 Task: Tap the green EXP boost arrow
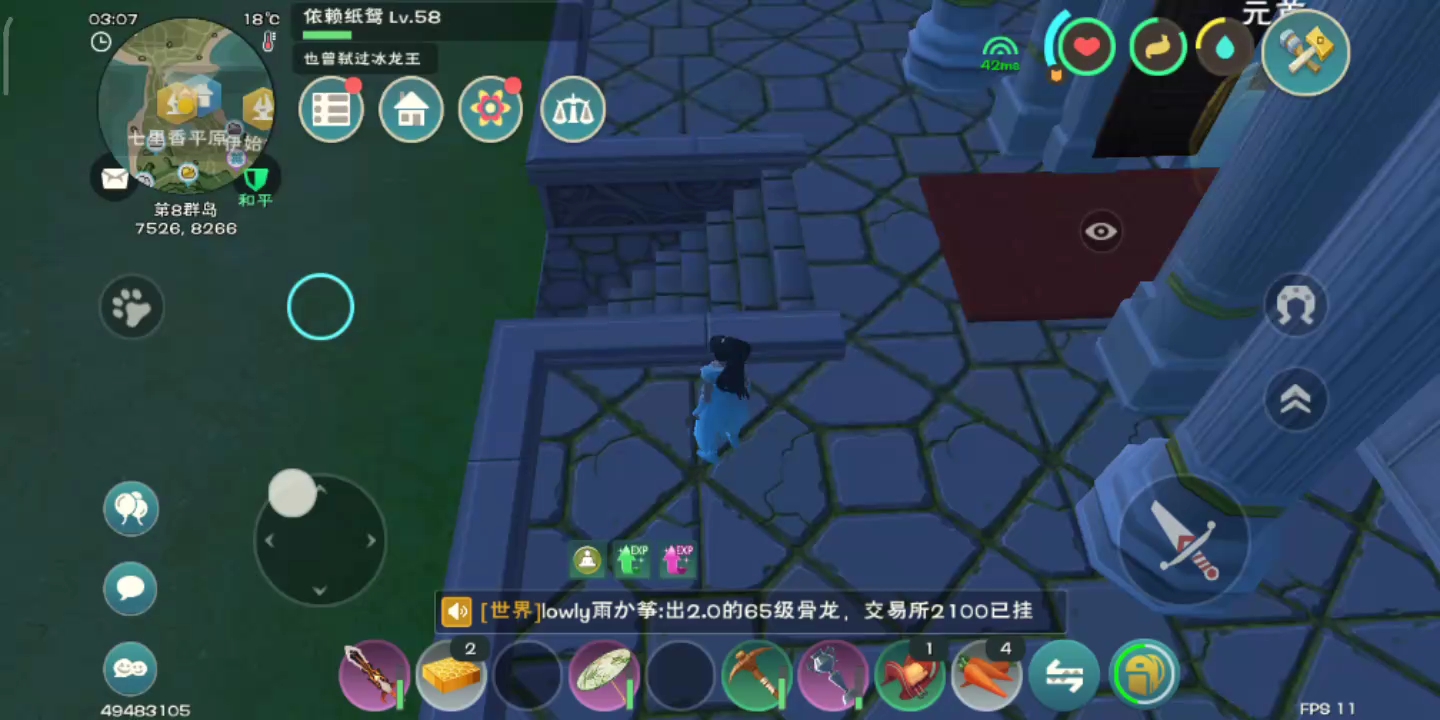(631, 560)
